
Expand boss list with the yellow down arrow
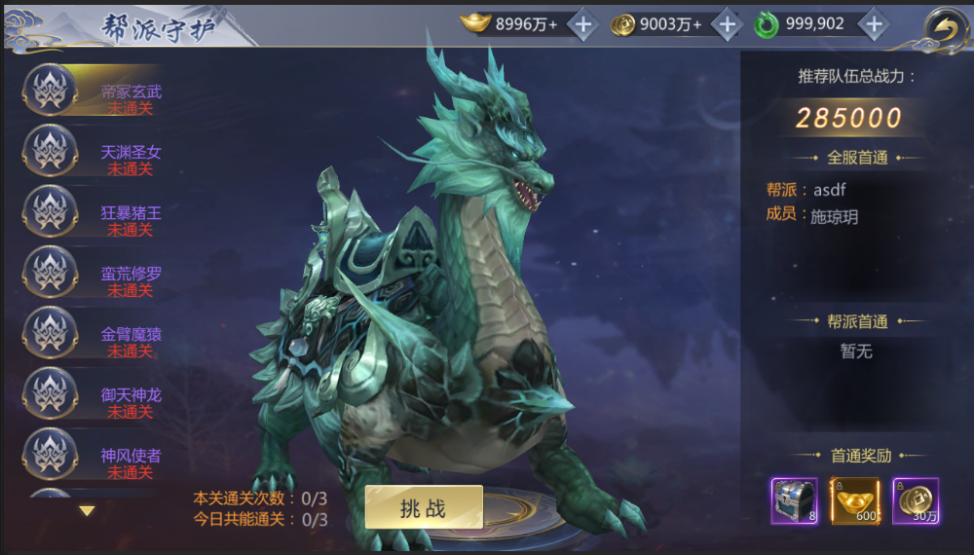point(87,510)
